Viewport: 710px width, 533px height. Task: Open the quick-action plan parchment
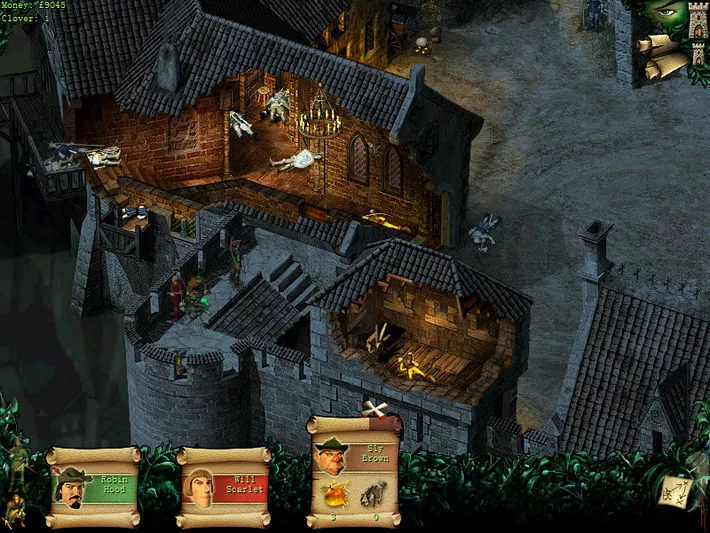point(673,490)
